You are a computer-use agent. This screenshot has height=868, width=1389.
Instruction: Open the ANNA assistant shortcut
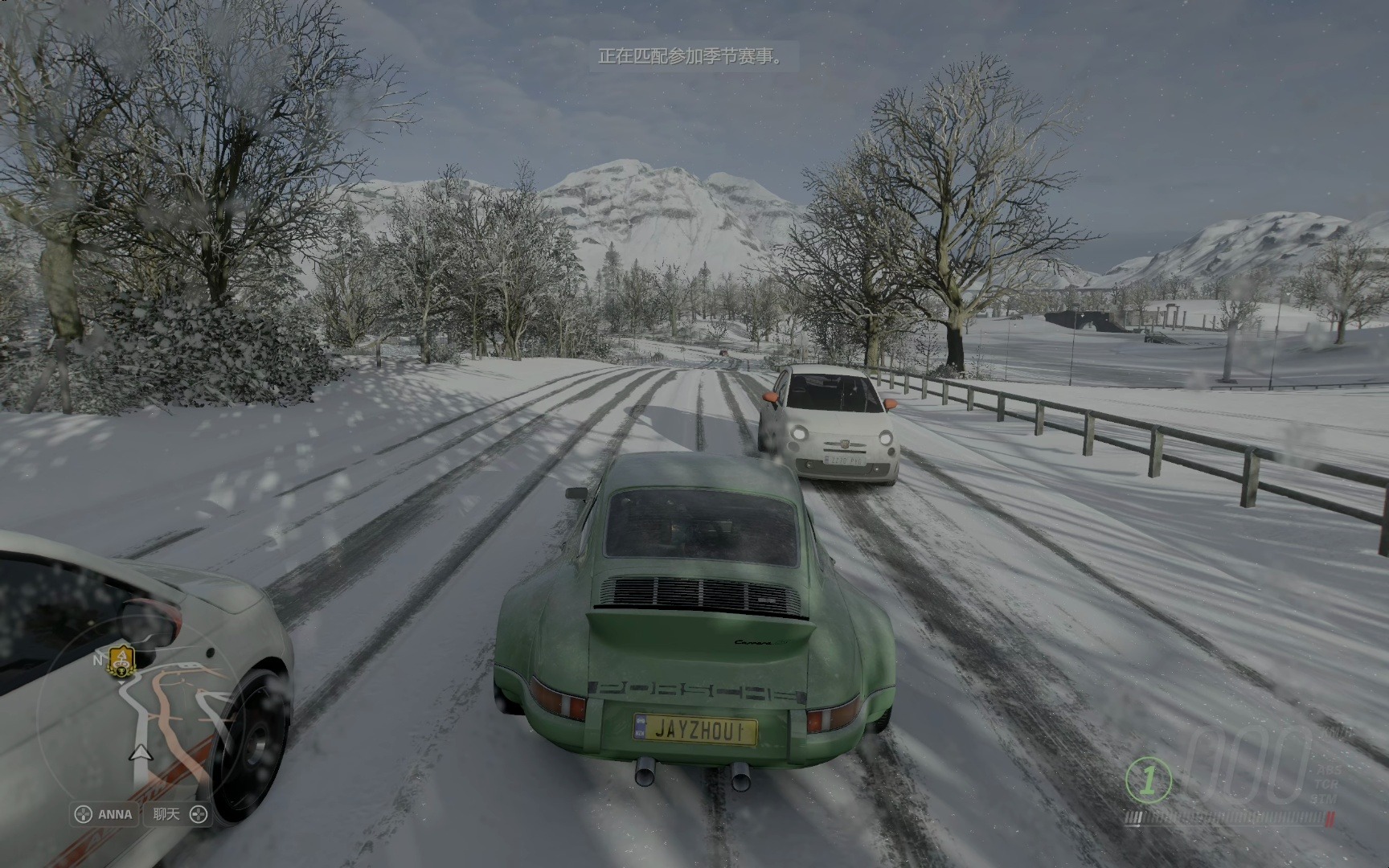point(104,814)
